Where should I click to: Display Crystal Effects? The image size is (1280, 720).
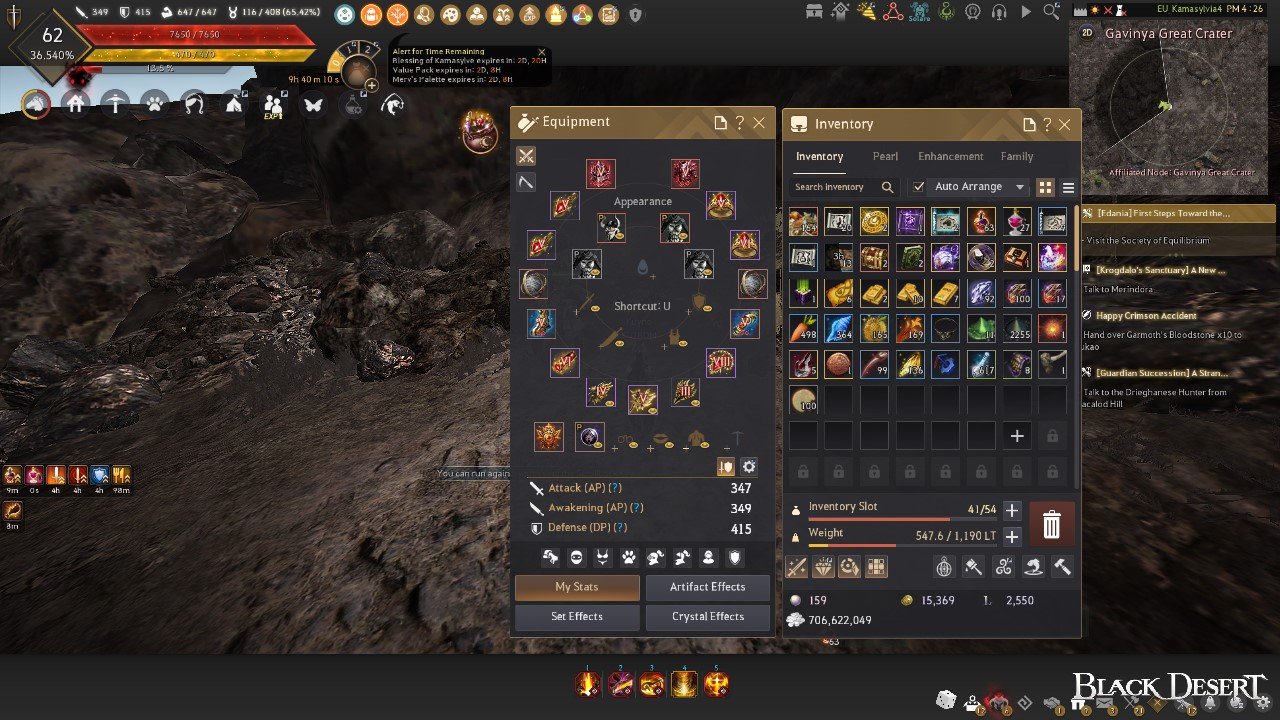707,617
